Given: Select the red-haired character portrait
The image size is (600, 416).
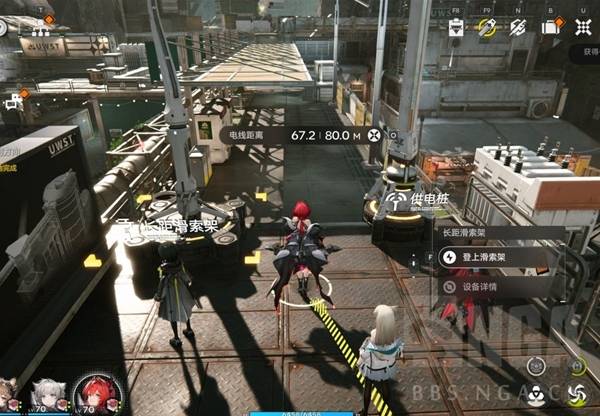Looking at the screenshot, I should point(97,394).
